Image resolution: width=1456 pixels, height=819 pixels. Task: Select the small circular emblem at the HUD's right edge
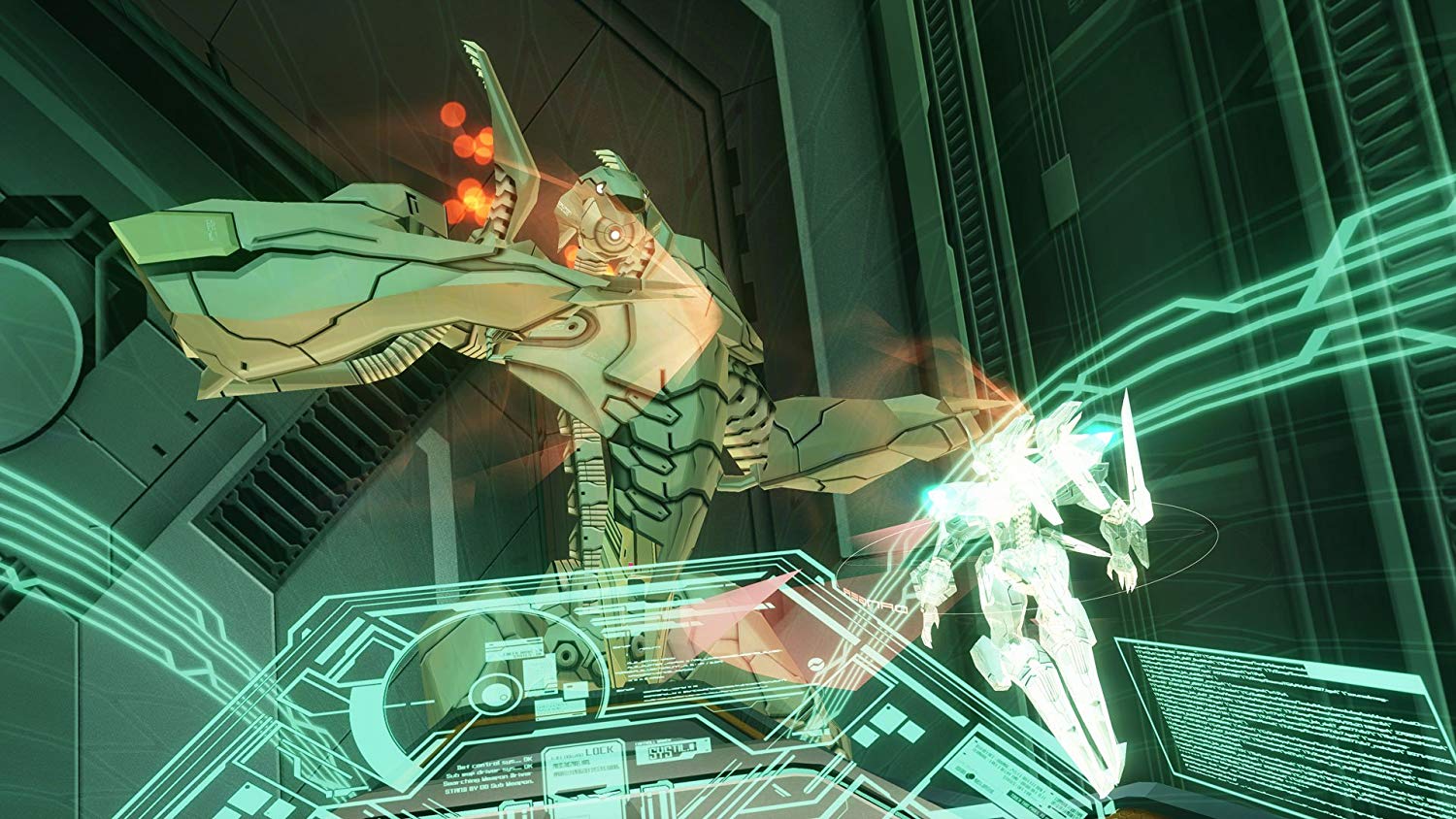pos(816,663)
